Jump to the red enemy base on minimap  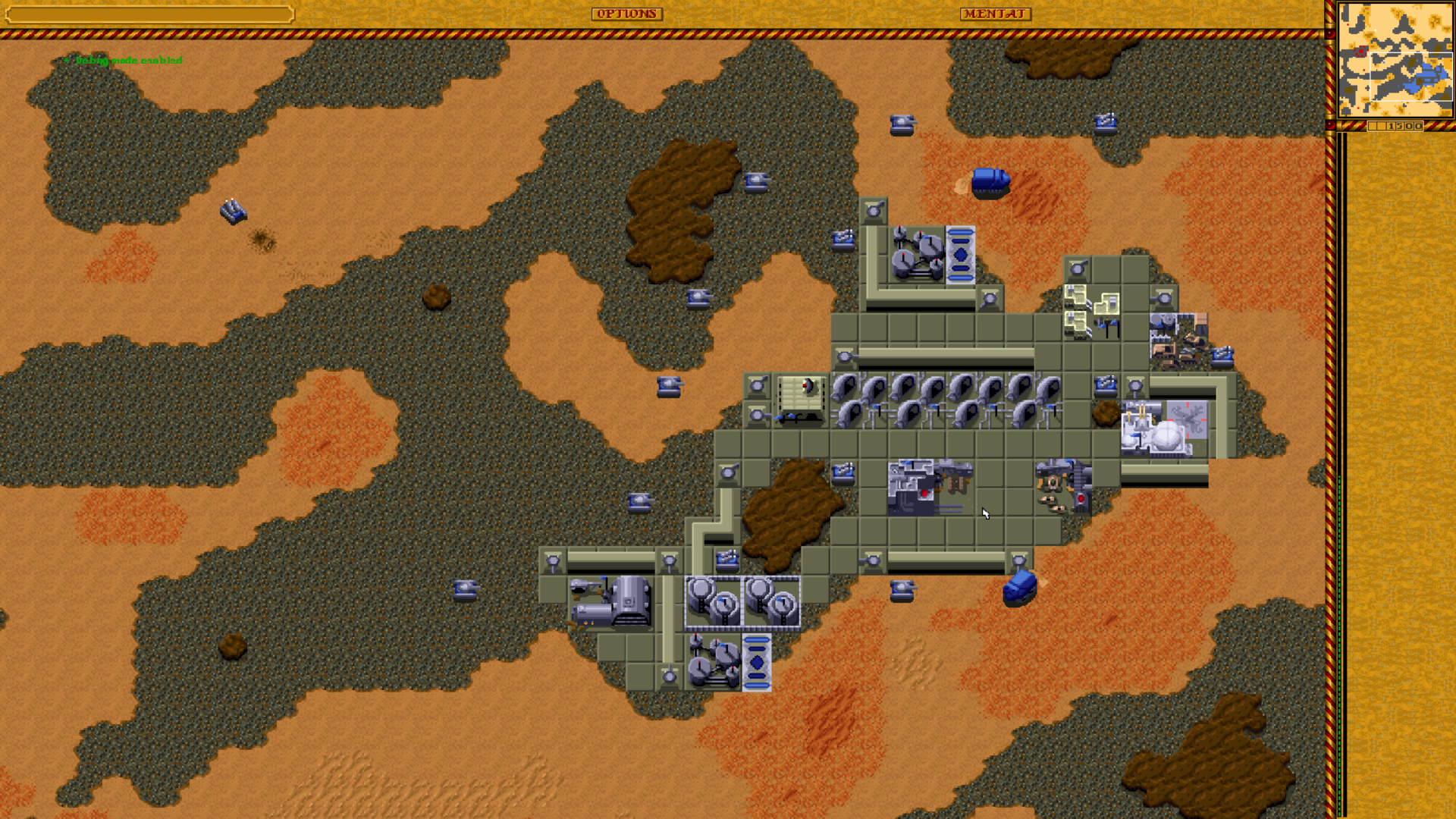tap(1361, 52)
